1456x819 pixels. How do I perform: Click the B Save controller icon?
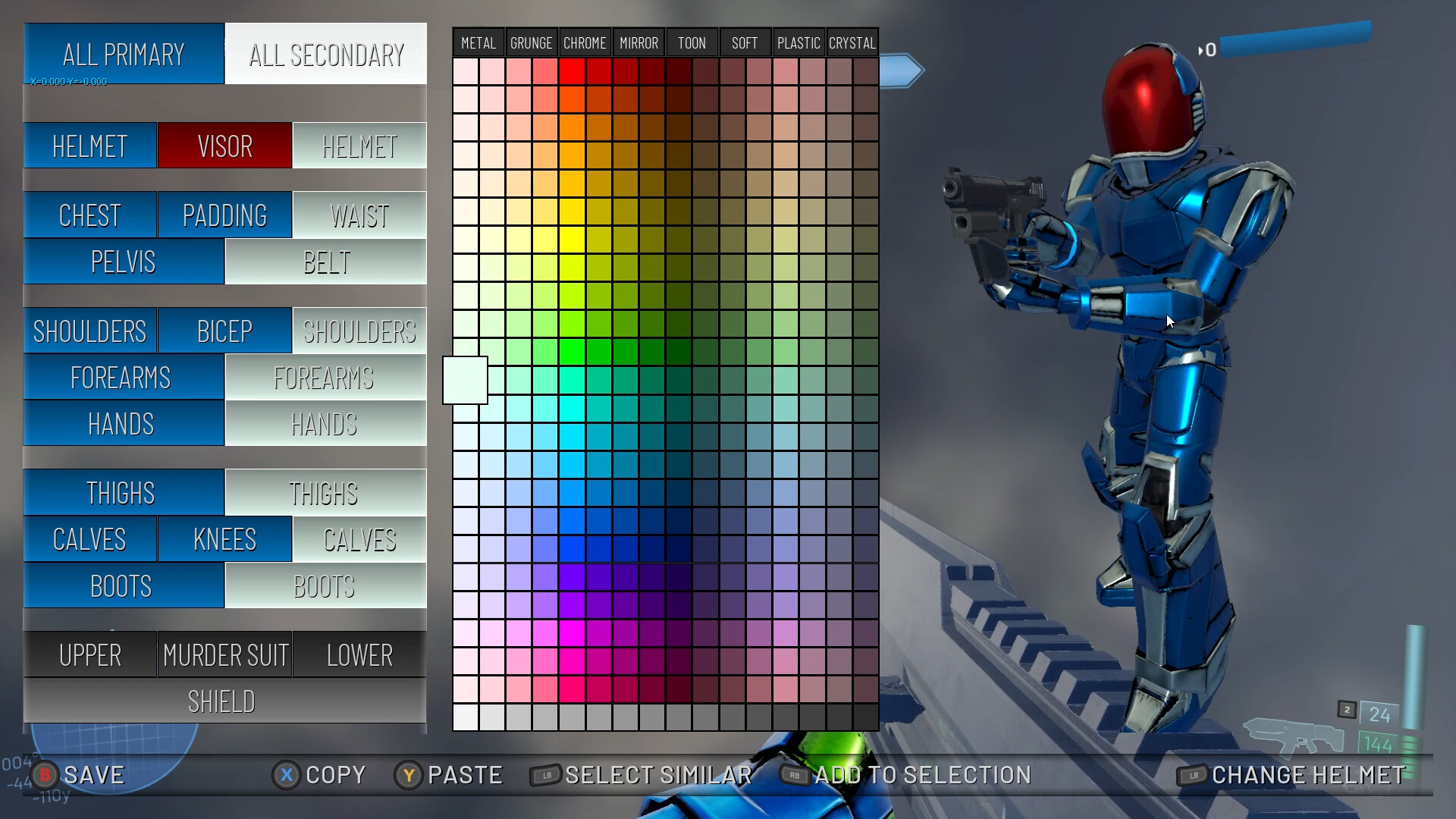[x=45, y=775]
